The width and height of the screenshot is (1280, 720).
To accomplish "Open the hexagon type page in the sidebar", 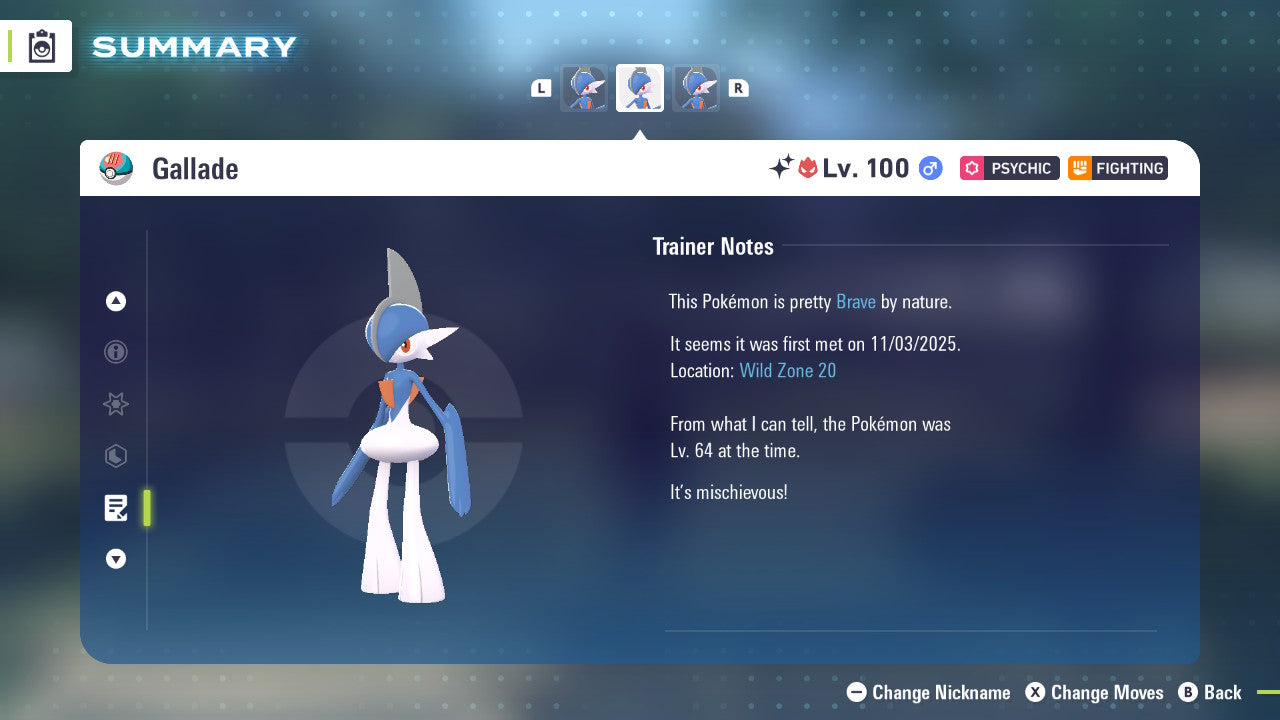I will [x=115, y=456].
